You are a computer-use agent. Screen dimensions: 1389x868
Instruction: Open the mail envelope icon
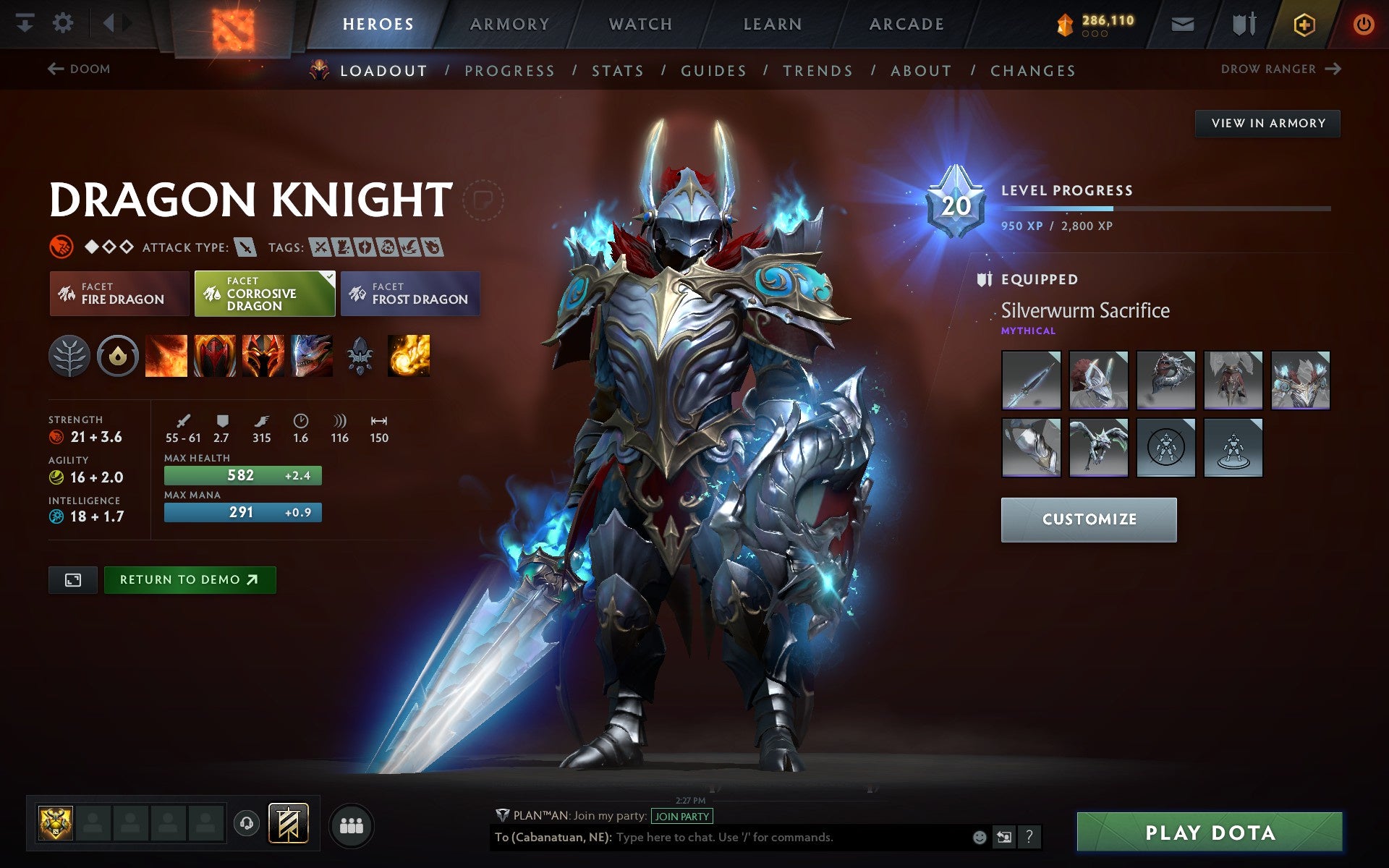tap(1182, 23)
